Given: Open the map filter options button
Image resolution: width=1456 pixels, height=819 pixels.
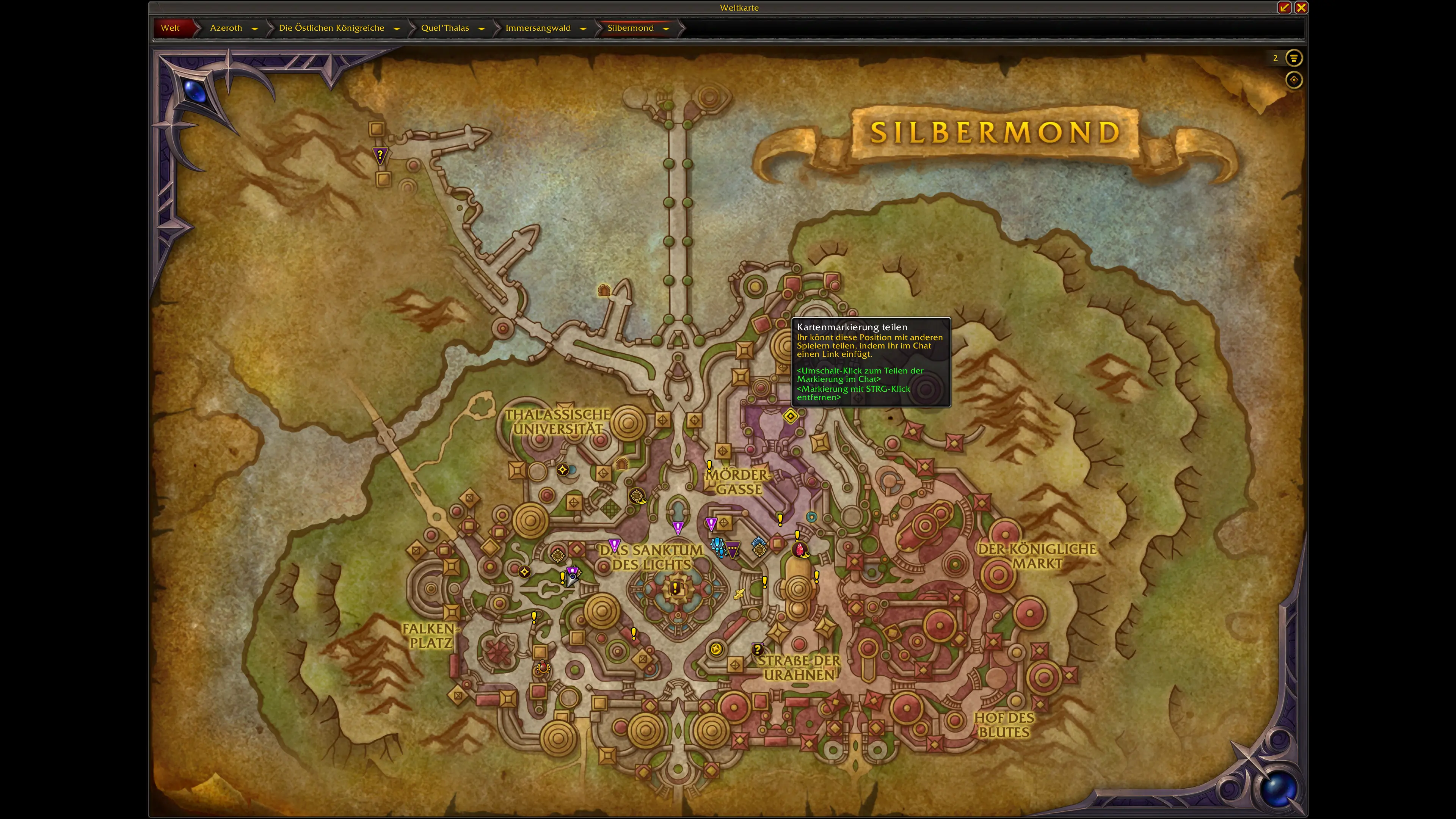Looking at the screenshot, I should 1293,58.
